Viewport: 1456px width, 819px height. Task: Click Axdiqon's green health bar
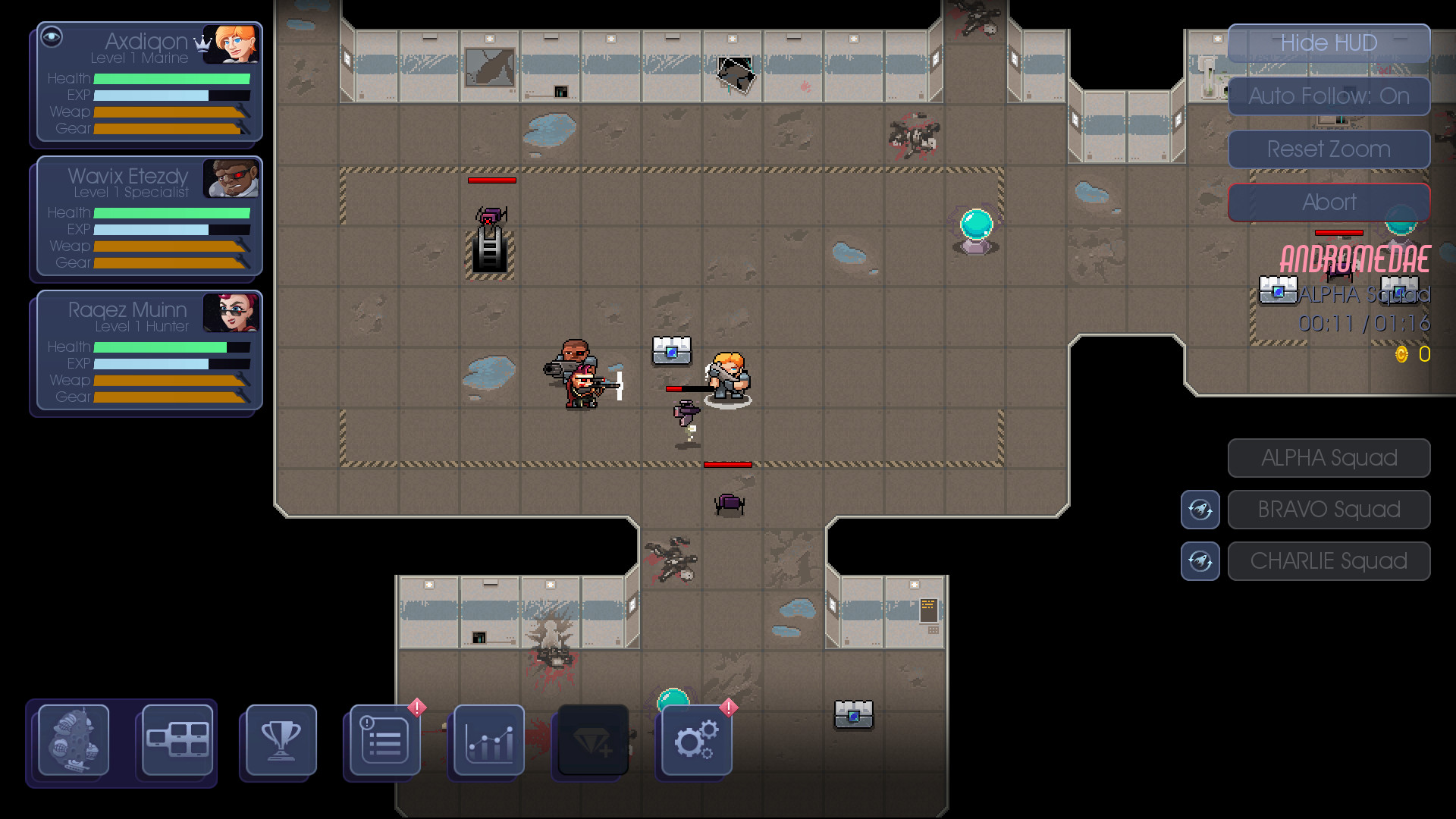174,78
